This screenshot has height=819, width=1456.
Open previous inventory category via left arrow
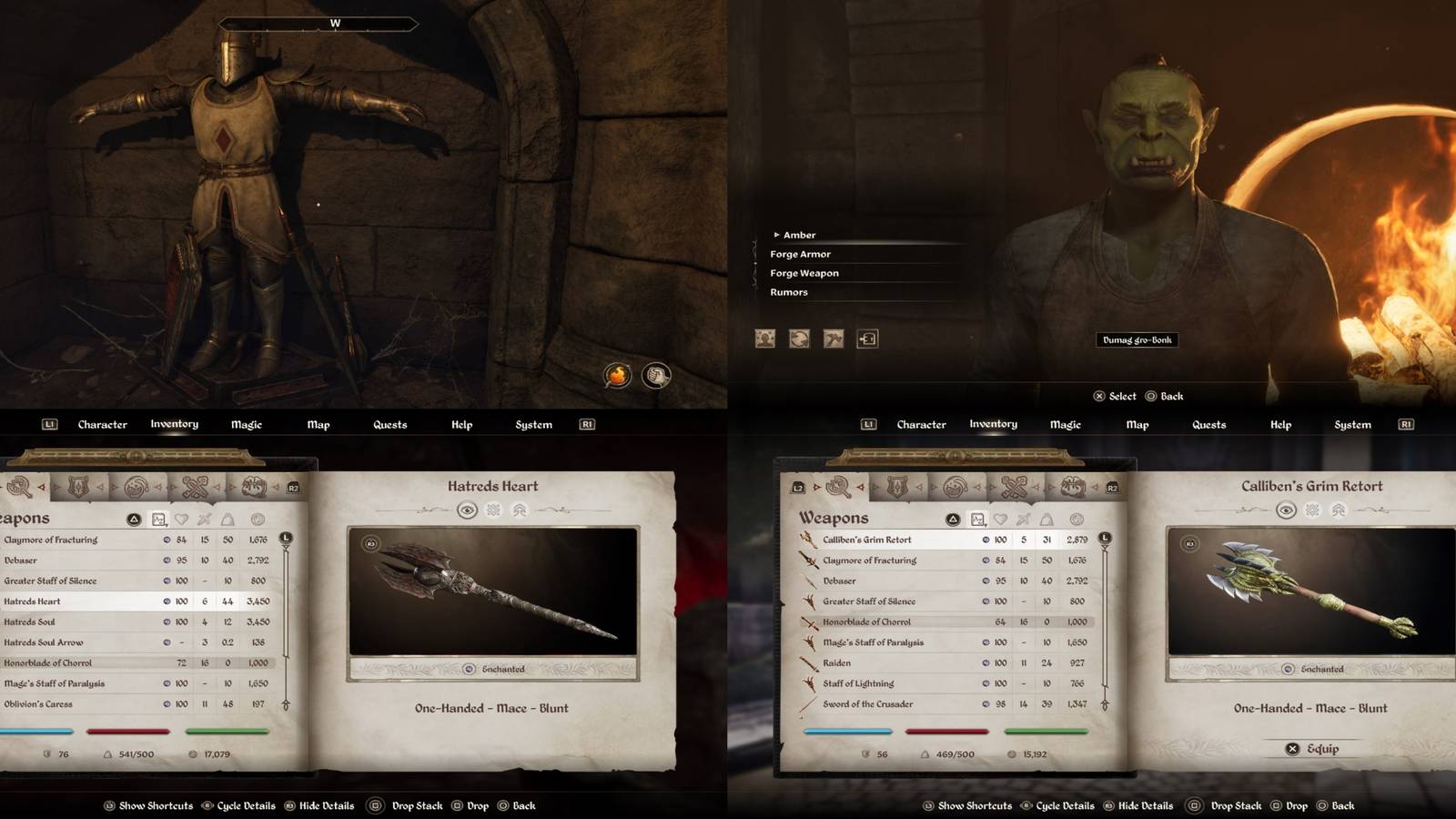42,486
